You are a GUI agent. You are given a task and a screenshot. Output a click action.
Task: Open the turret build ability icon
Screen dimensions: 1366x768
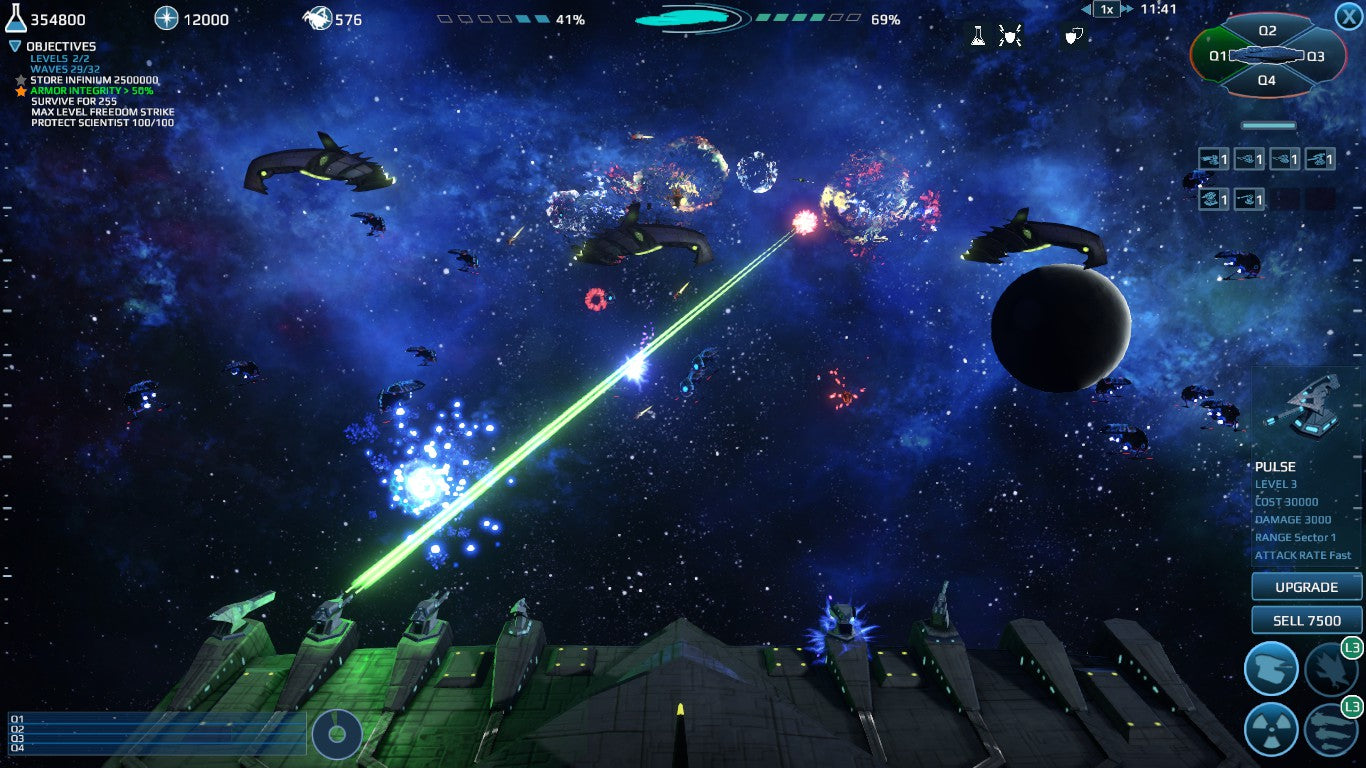(x=1271, y=669)
